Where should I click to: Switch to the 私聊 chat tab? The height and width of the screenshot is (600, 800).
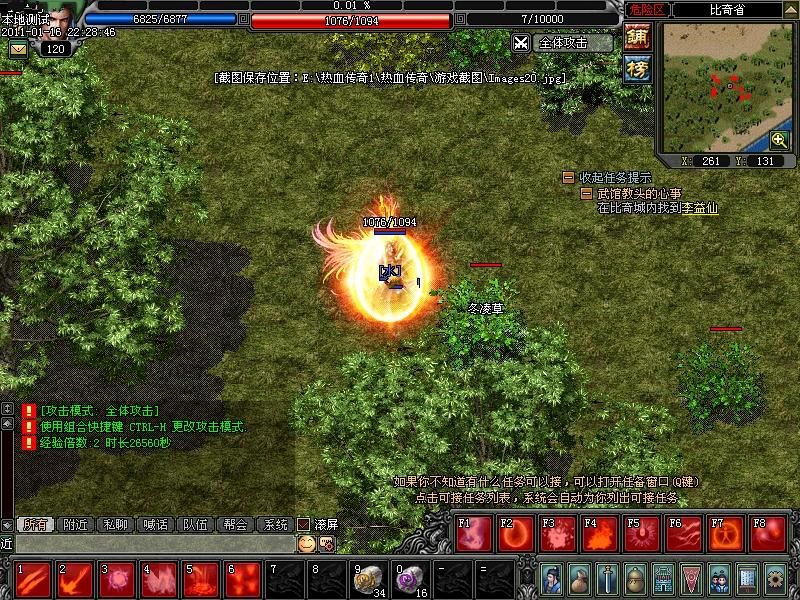[x=116, y=524]
